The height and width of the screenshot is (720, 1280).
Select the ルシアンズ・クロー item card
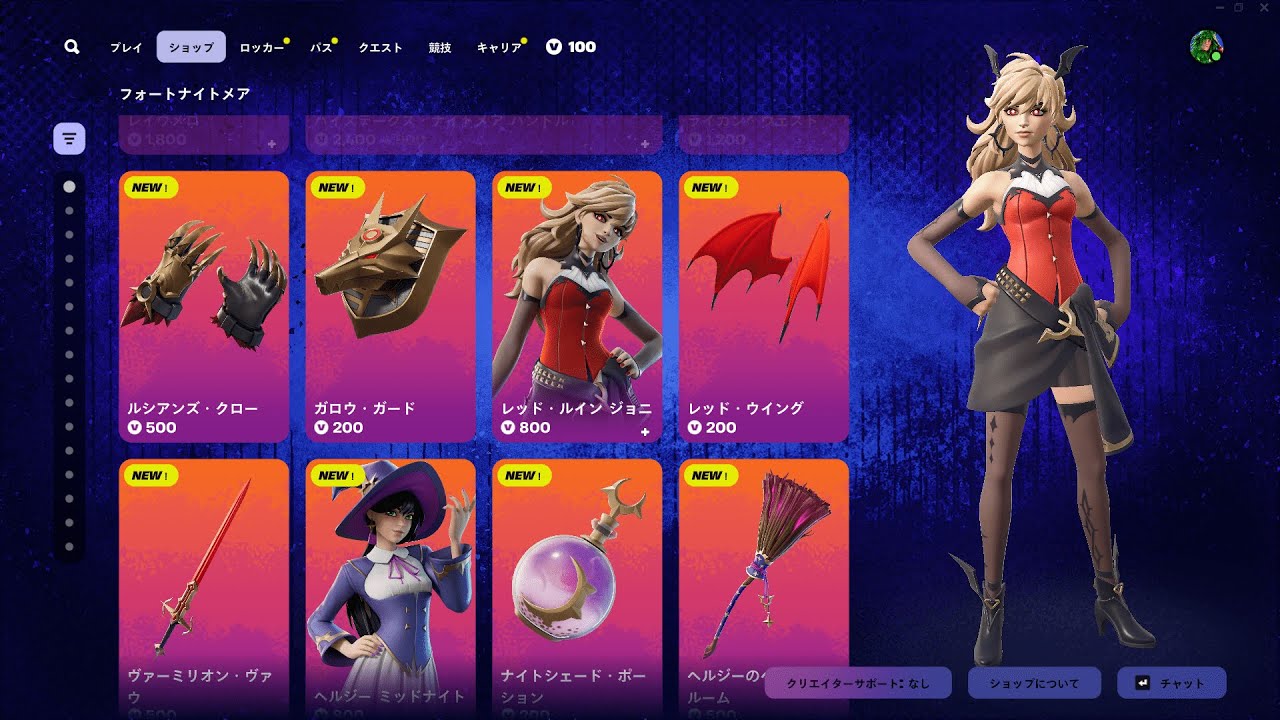pyautogui.click(x=204, y=306)
